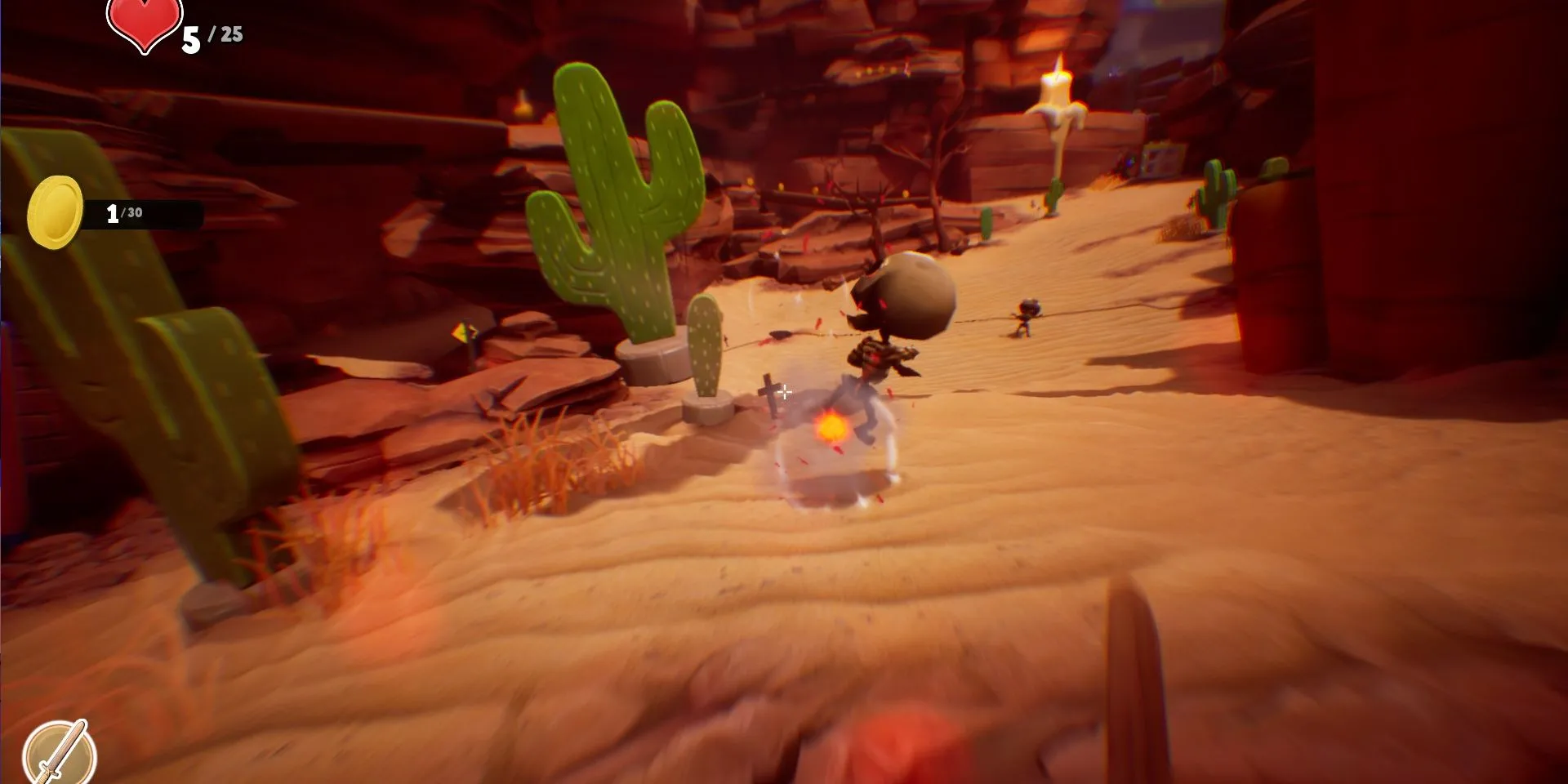Click the red heart icon
This screenshot has width=1568, height=784.
point(145,24)
